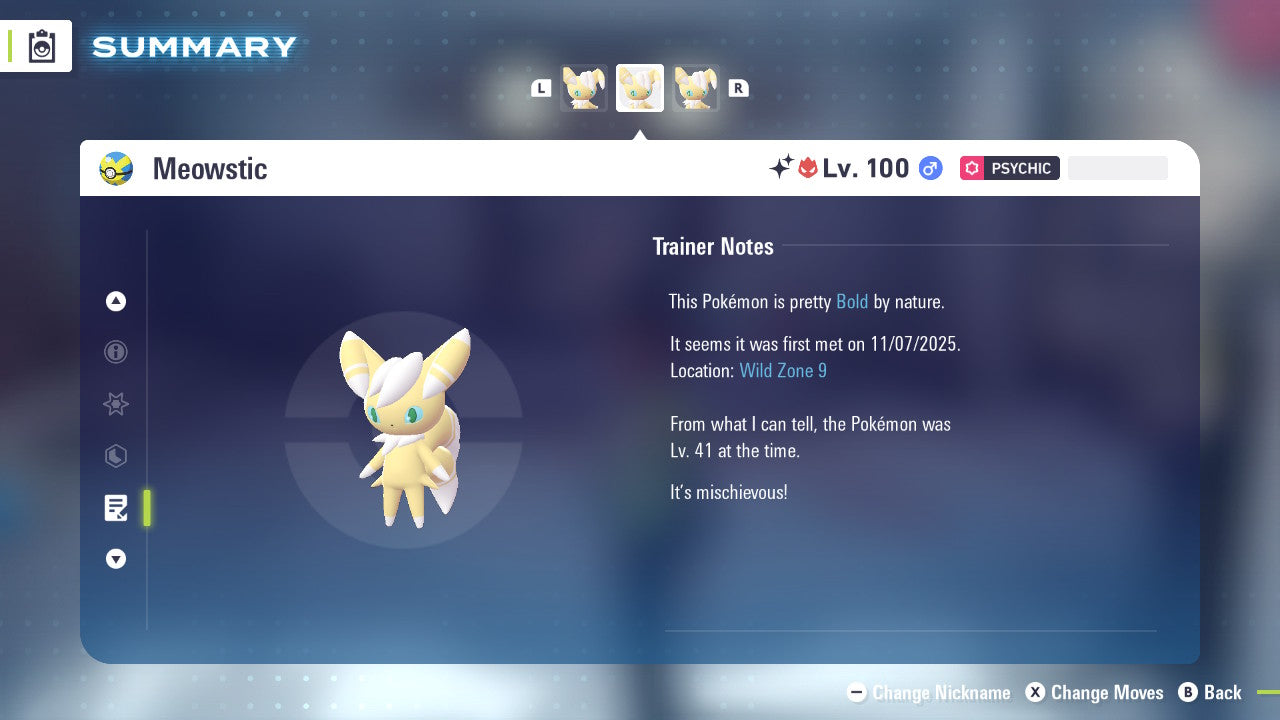Click the Quick Ball icon beside Meowstic
This screenshot has height=720, width=1280.
[x=115, y=168]
